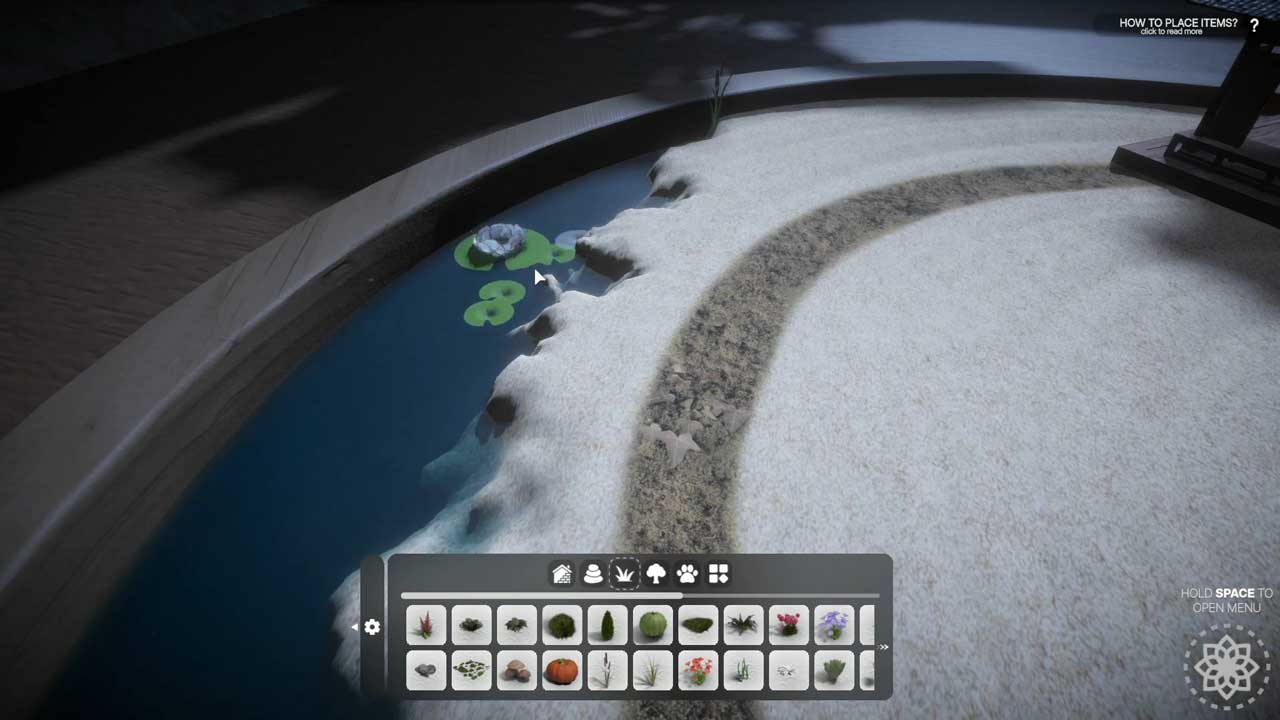Open the buildings category tab
This screenshot has width=1280, height=720.
tap(562, 574)
